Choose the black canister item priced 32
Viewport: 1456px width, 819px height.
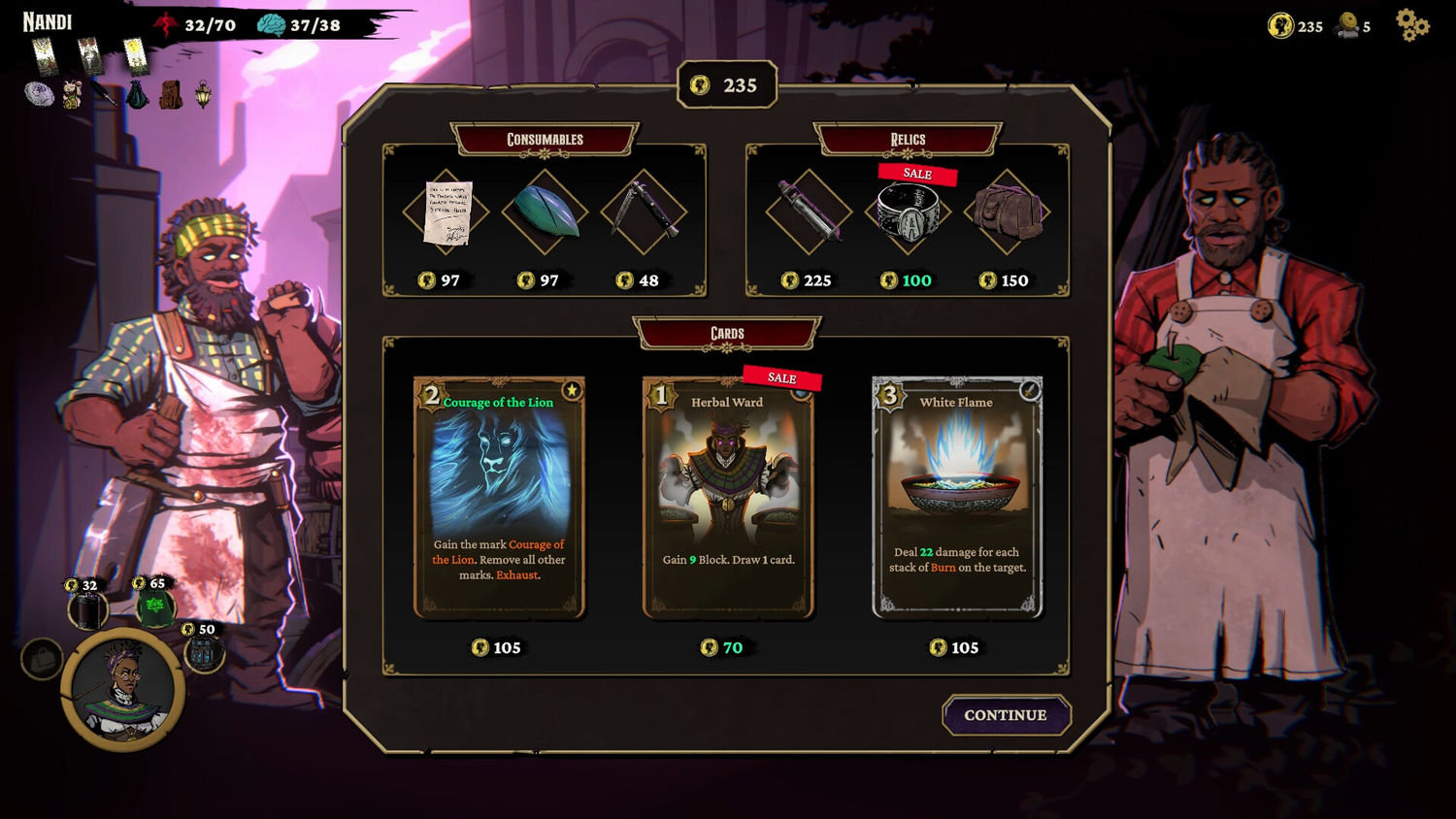(87, 611)
